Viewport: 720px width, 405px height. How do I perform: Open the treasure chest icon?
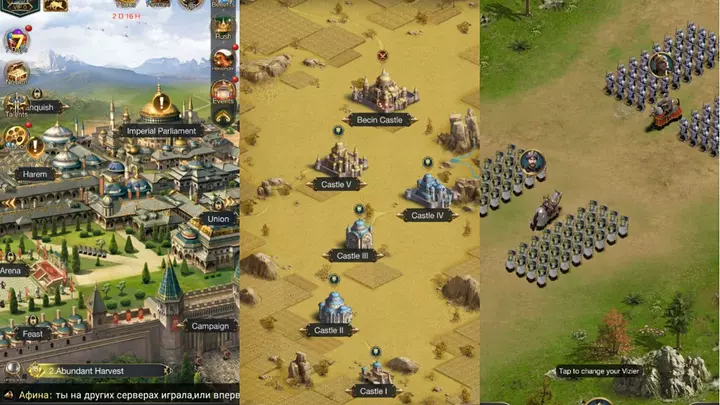[x=16, y=72]
